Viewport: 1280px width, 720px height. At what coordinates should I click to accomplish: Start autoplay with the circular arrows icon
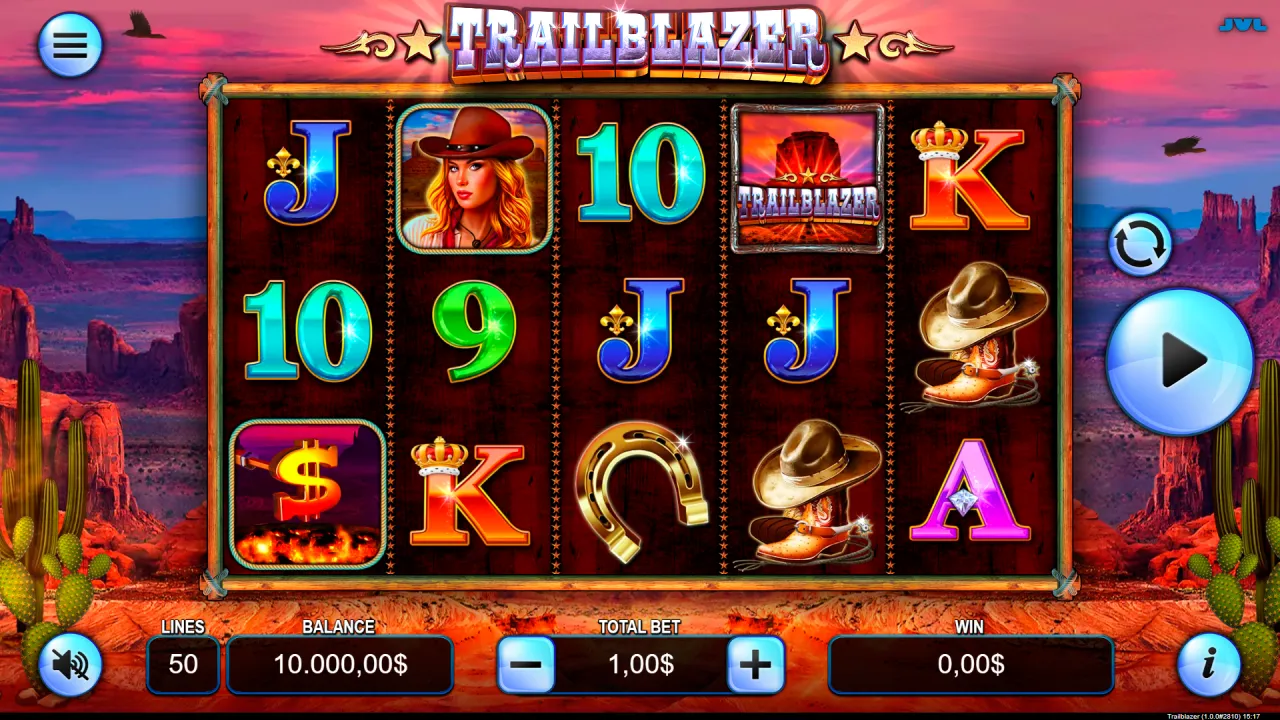1140,243
